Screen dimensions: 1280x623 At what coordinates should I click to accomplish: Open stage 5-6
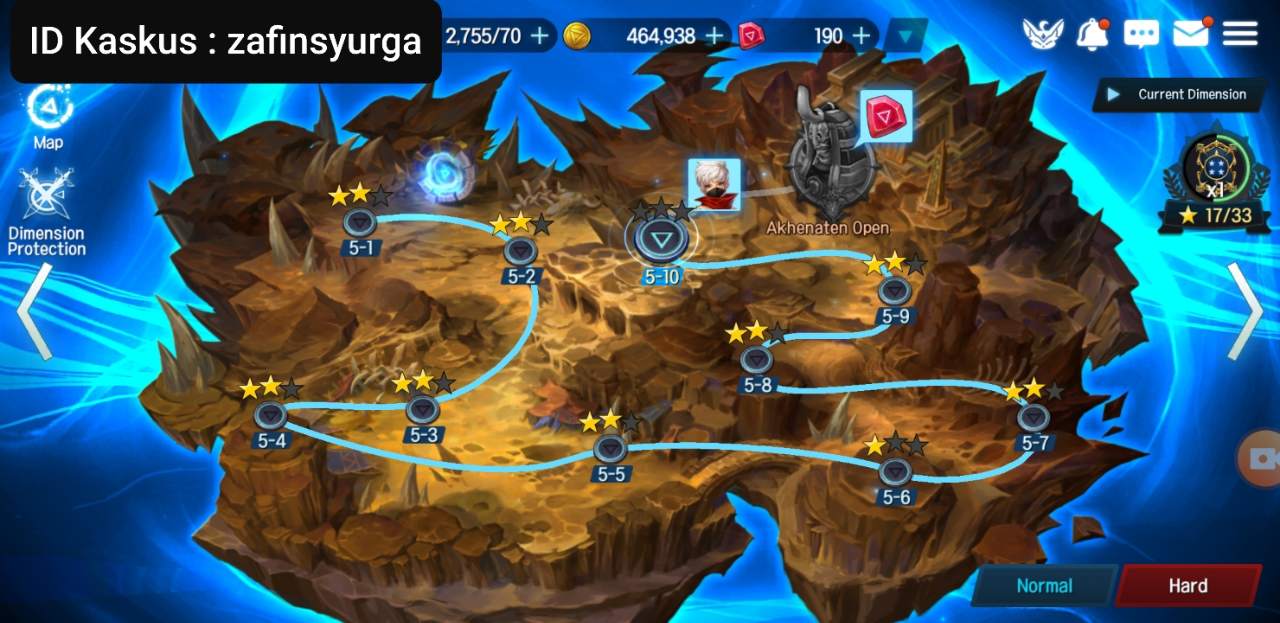[x=895, y=471]
